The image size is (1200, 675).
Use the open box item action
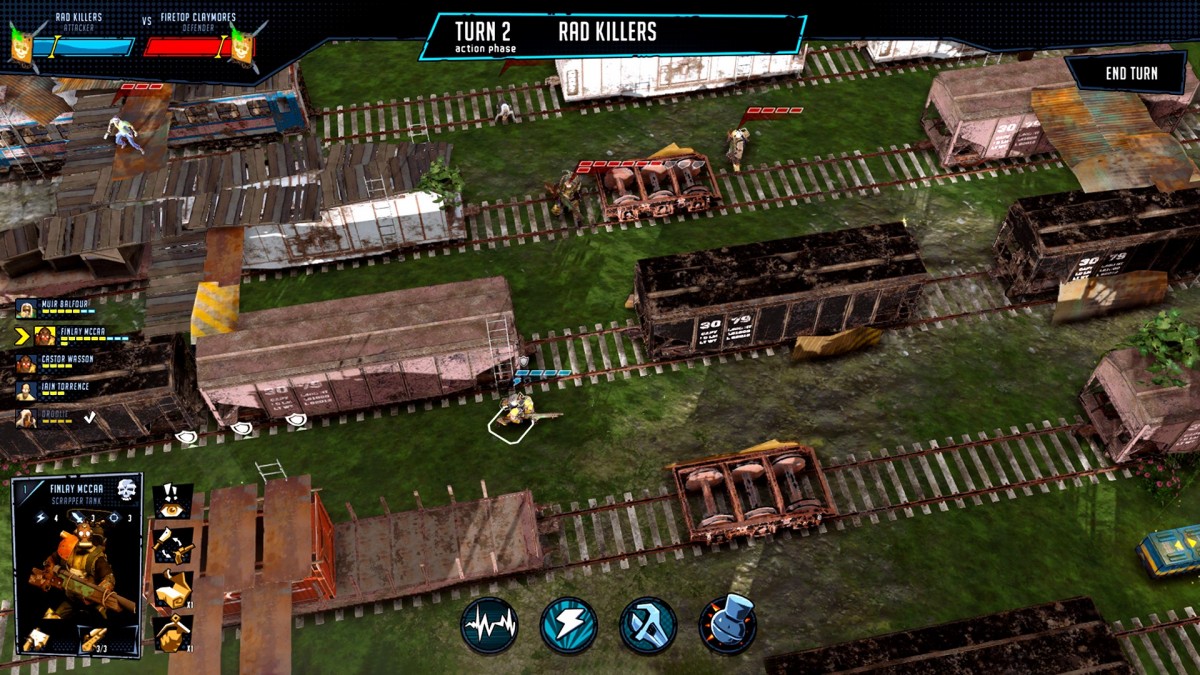click(172, 590)
